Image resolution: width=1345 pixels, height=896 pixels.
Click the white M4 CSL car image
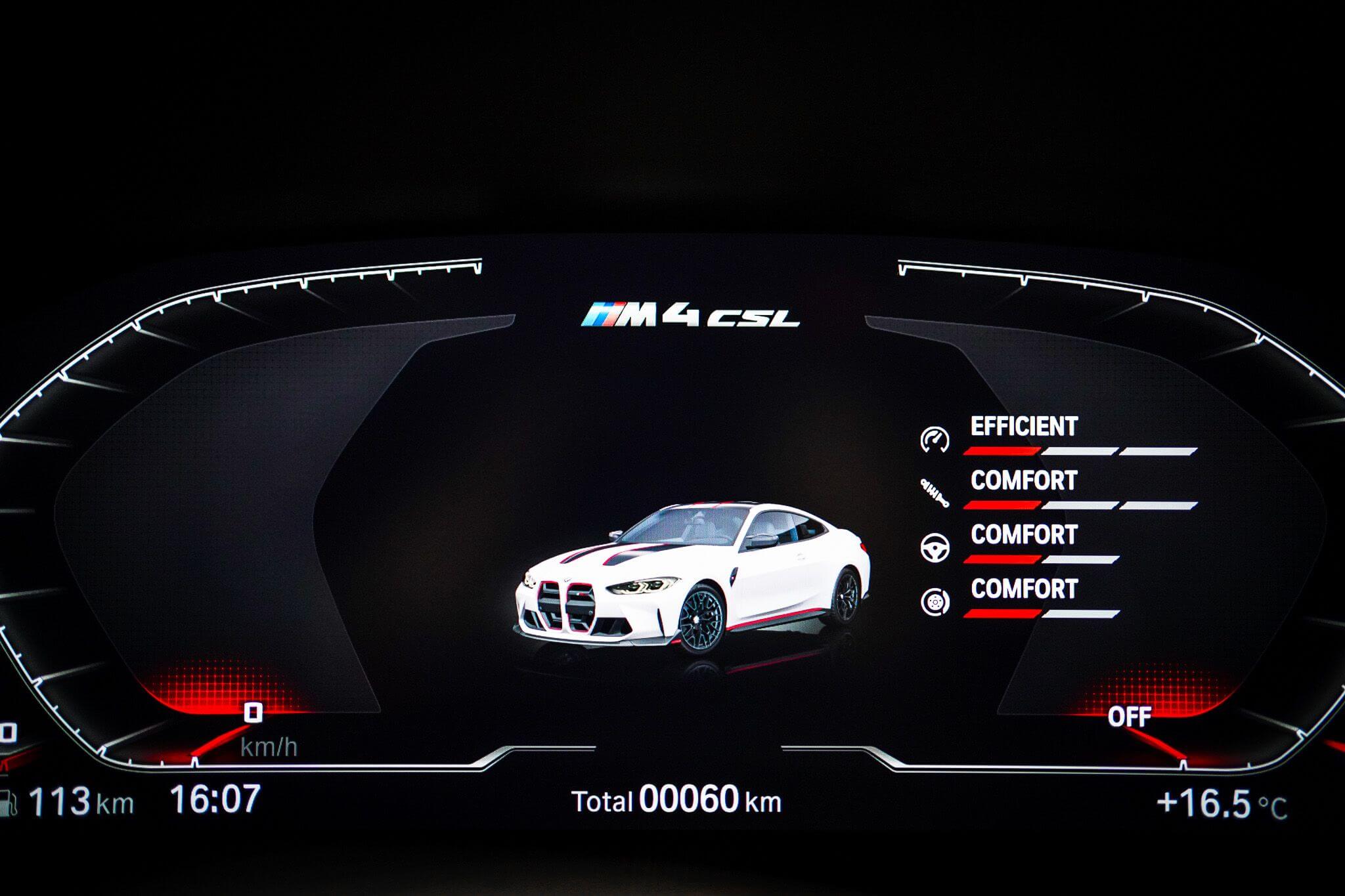coord(690,578)
